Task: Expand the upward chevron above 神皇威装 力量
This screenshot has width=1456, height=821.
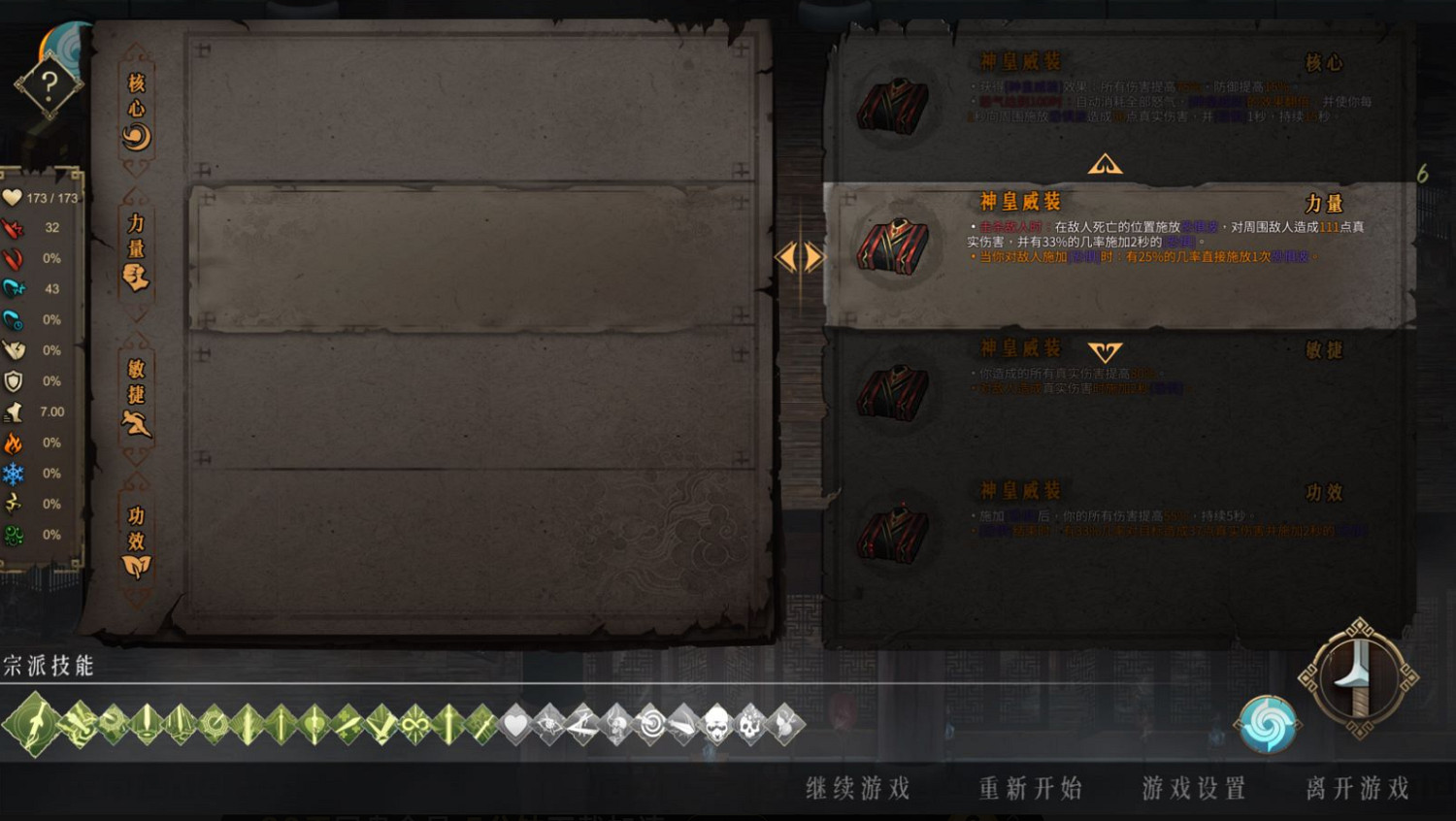Action: tap(1105, 163)
